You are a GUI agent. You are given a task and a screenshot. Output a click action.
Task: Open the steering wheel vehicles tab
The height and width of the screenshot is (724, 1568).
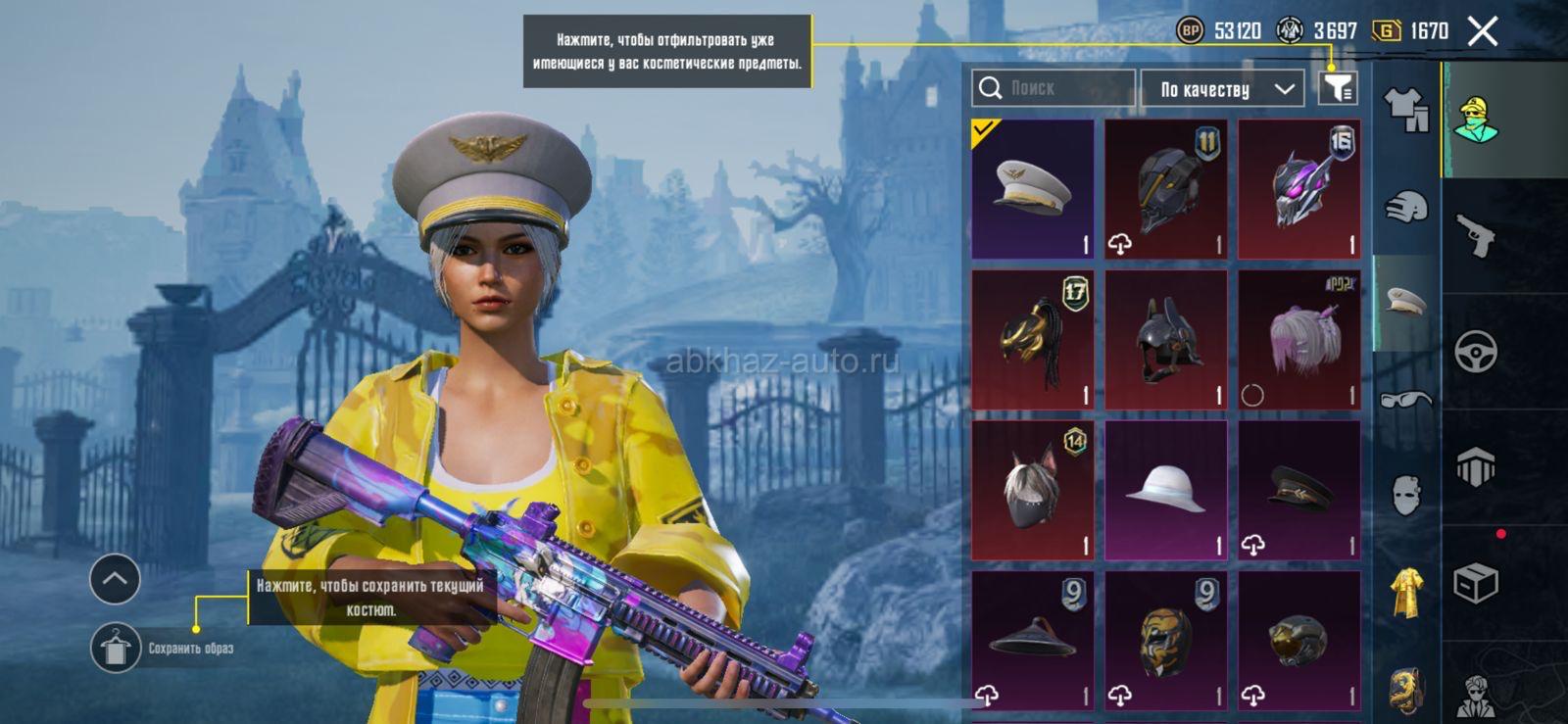tap(1476, 352)
